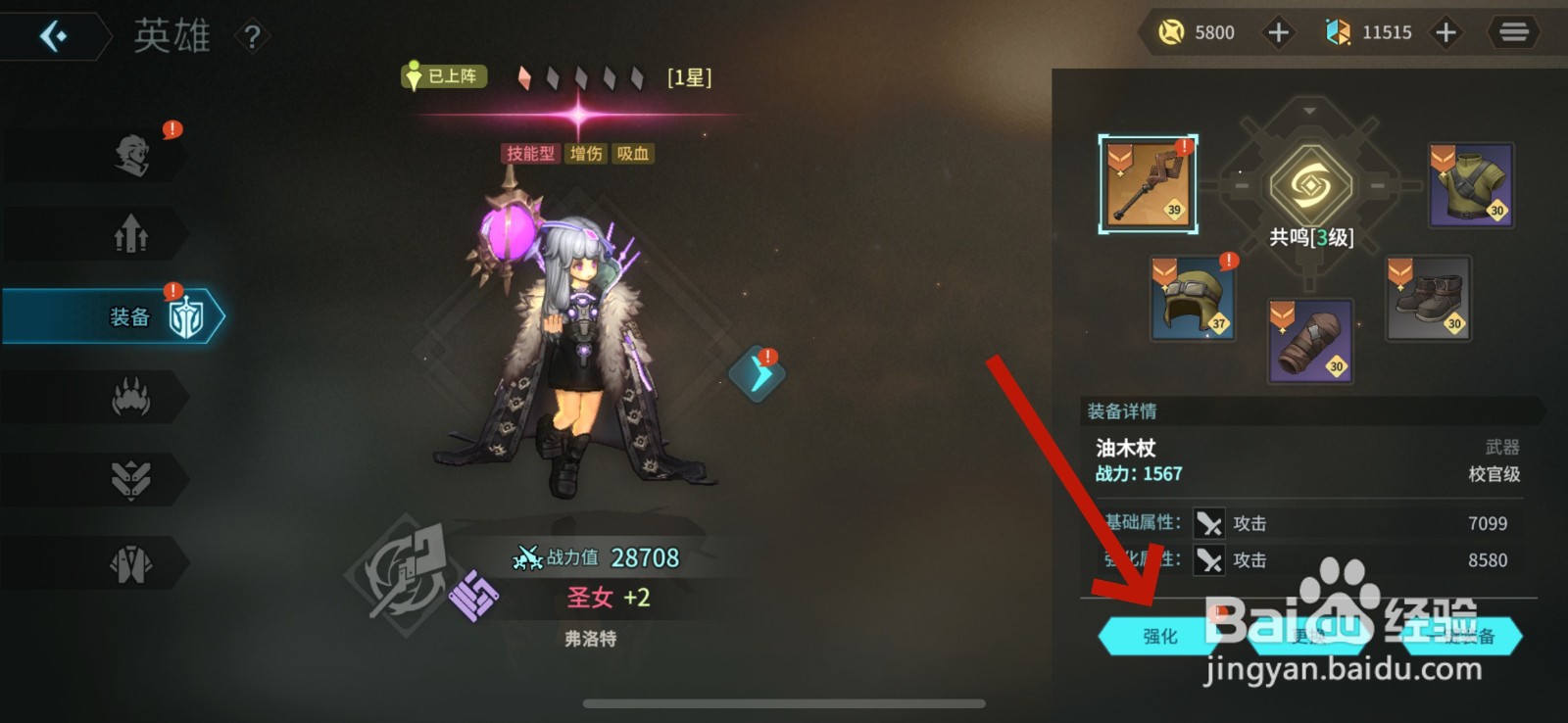Tap the first star diamond above the hero
Image resolution: width=1568 pixels, height=723 pixels.
tap(526, 75)
